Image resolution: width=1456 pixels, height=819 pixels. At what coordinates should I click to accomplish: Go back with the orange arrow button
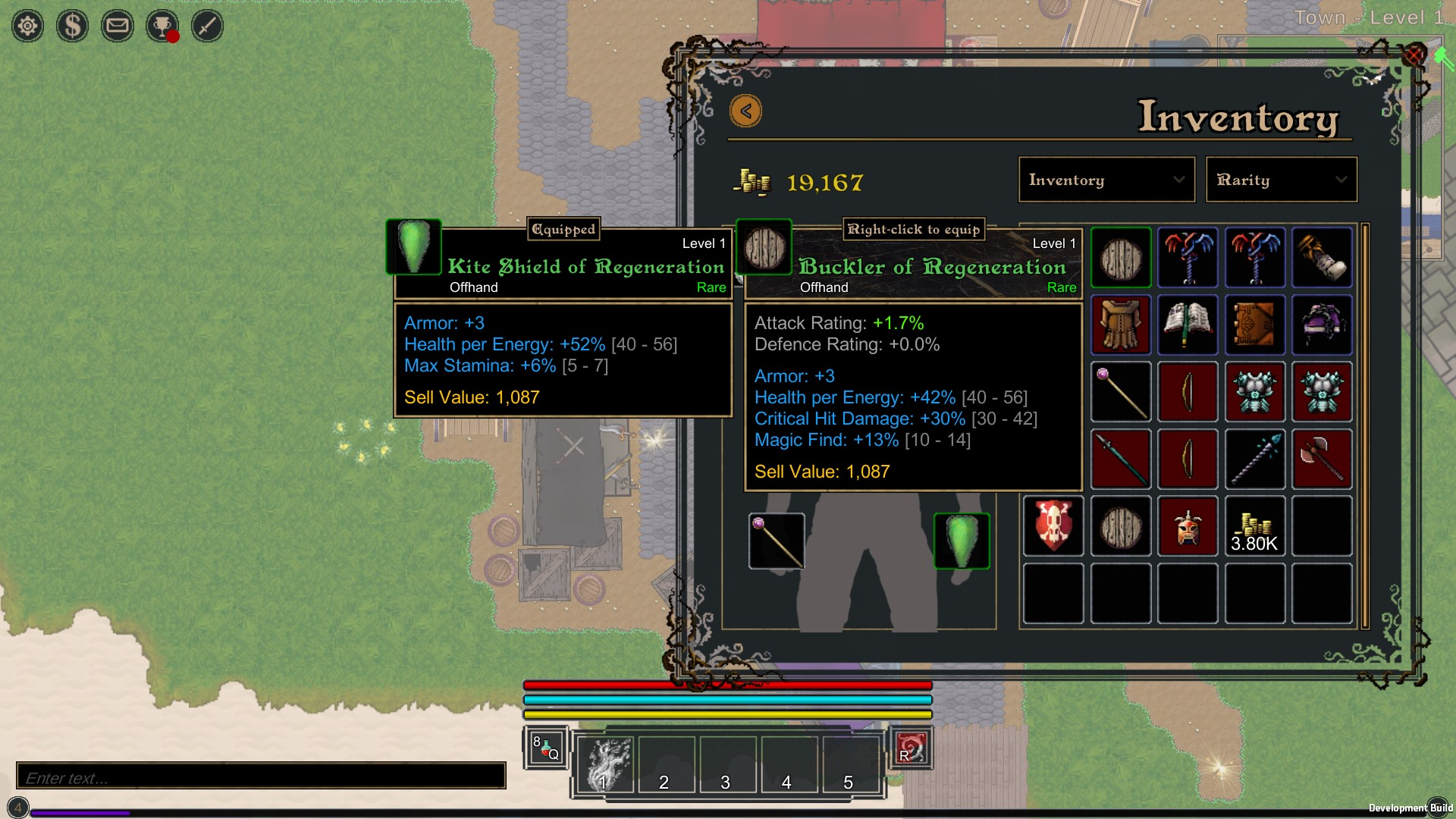coord(746,111)
